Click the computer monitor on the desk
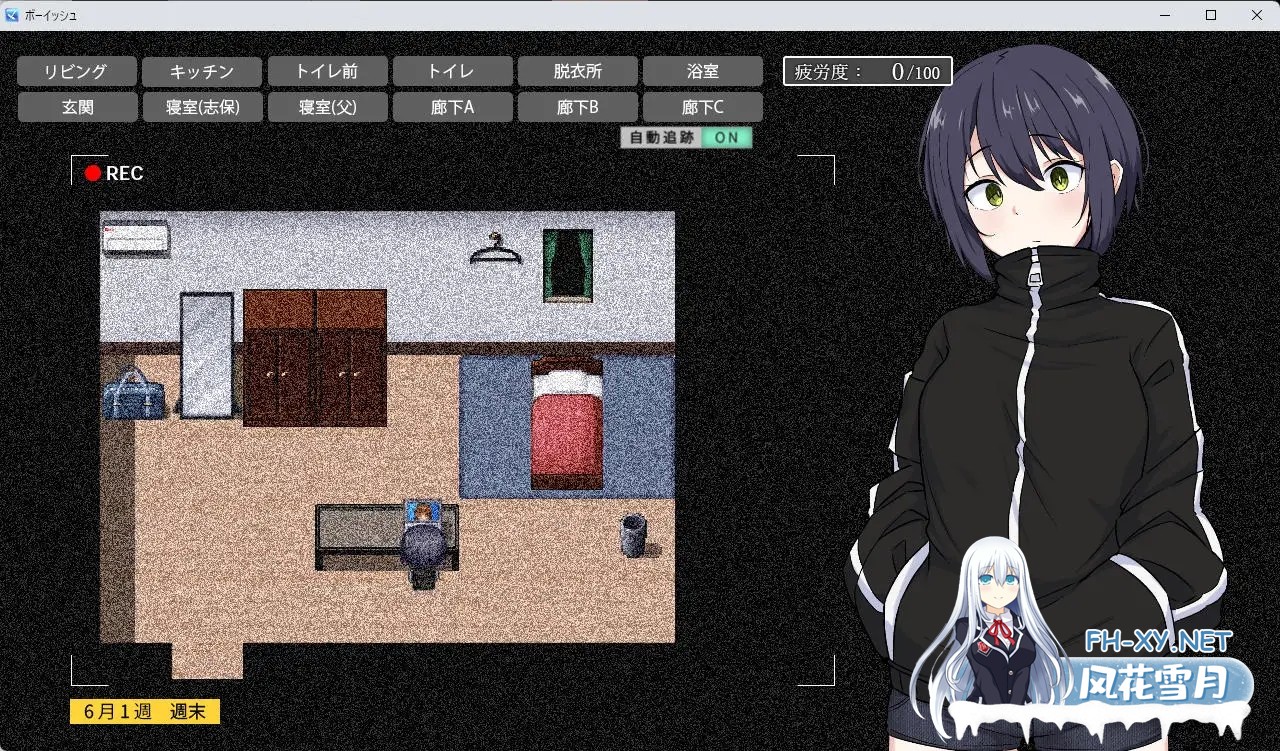The image size is (1280, 751). (x=423, y=513)
